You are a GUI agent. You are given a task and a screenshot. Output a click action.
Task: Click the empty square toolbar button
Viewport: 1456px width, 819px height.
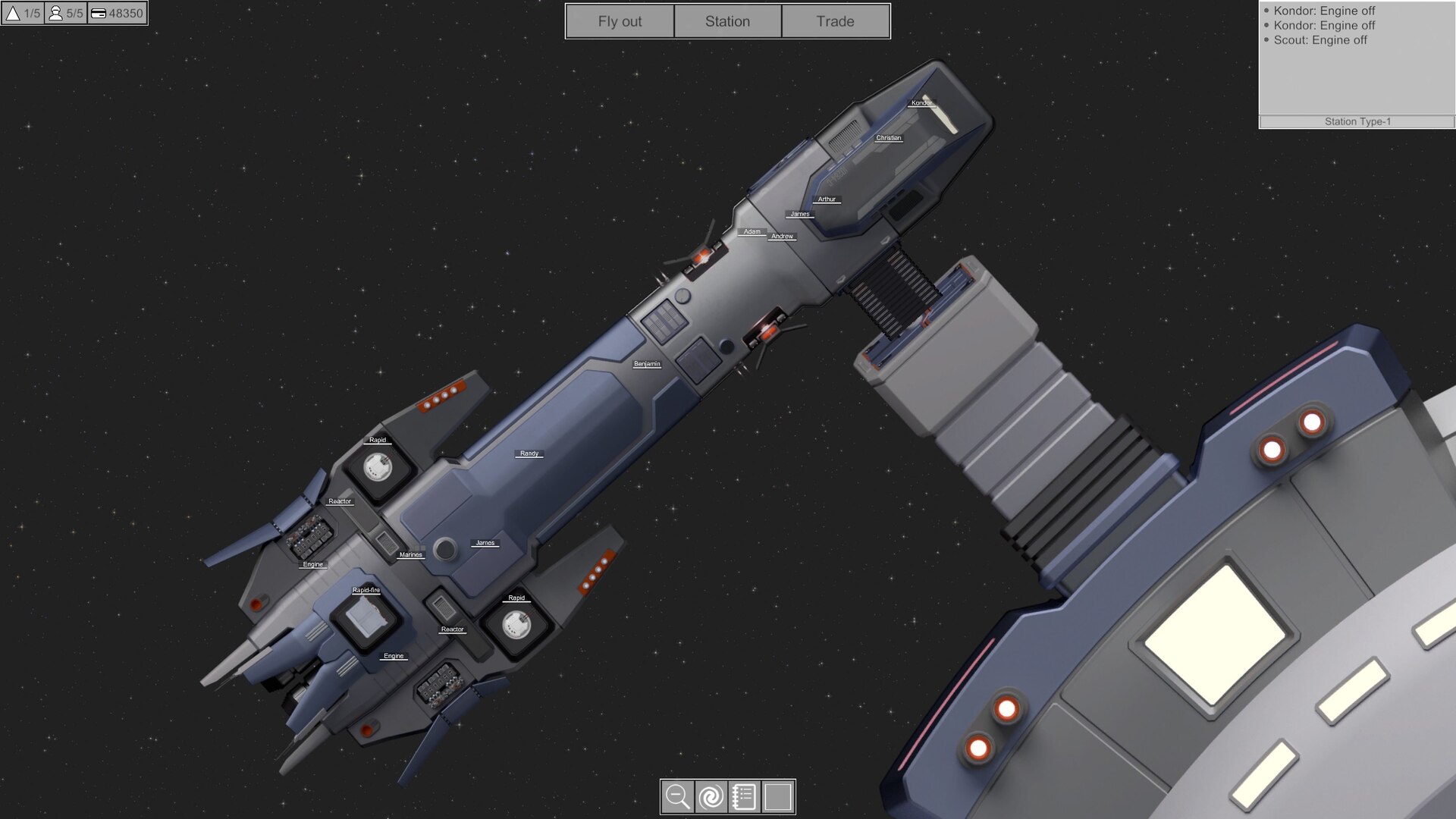[x=778, y=797]
